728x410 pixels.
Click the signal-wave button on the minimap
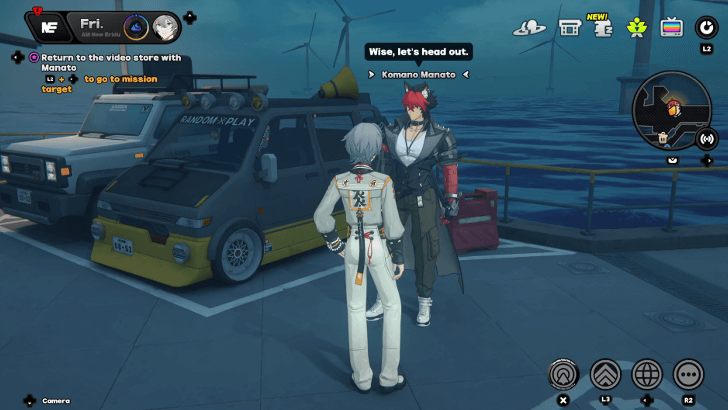707,138
